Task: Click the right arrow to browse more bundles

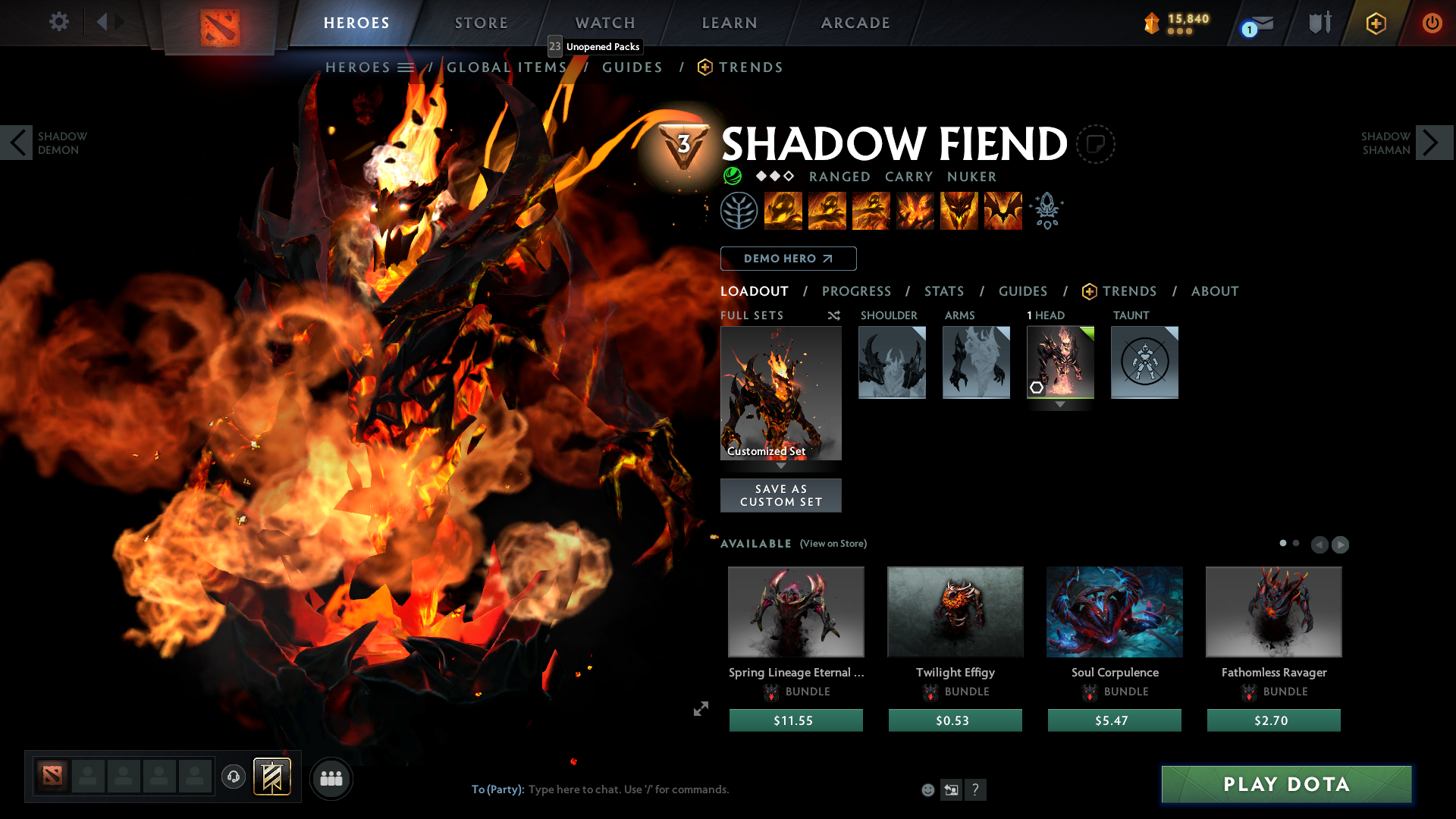Action: 1341,544
